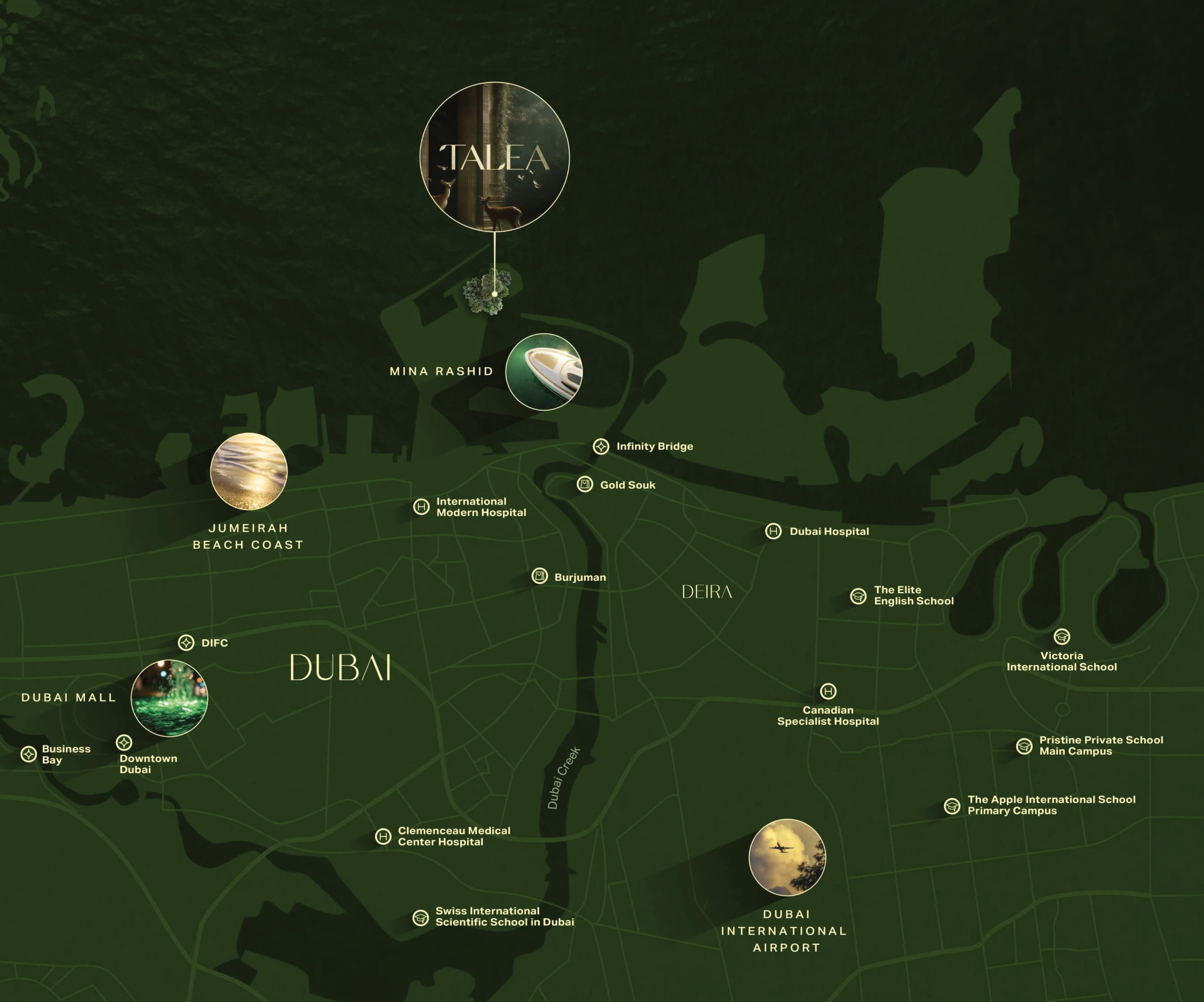The height and width of the screenshot is (1002, 1204).
Task: Choose the Pristine Private School marker
Action: tap(1025, 746)
